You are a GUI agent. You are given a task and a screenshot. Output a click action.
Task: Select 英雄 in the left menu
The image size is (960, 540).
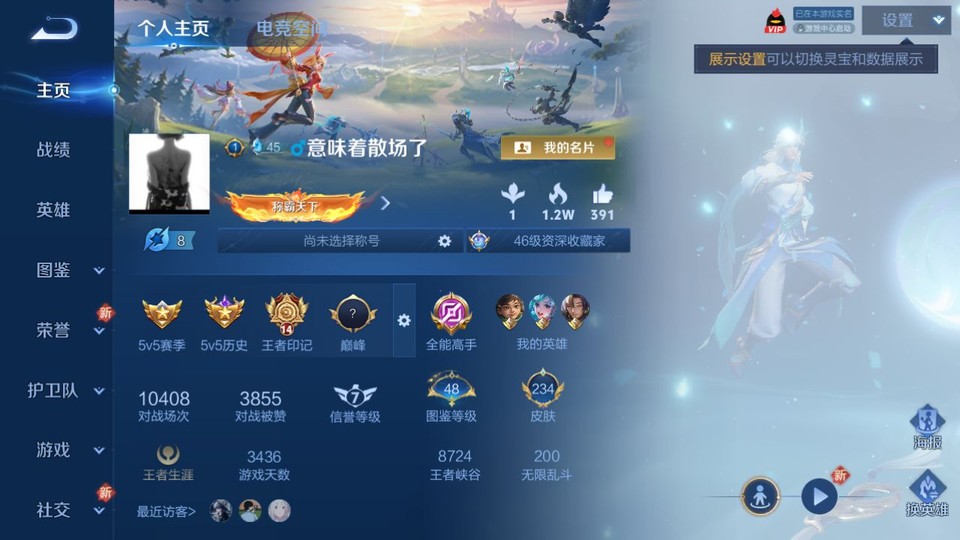click(x=53, y=210)
